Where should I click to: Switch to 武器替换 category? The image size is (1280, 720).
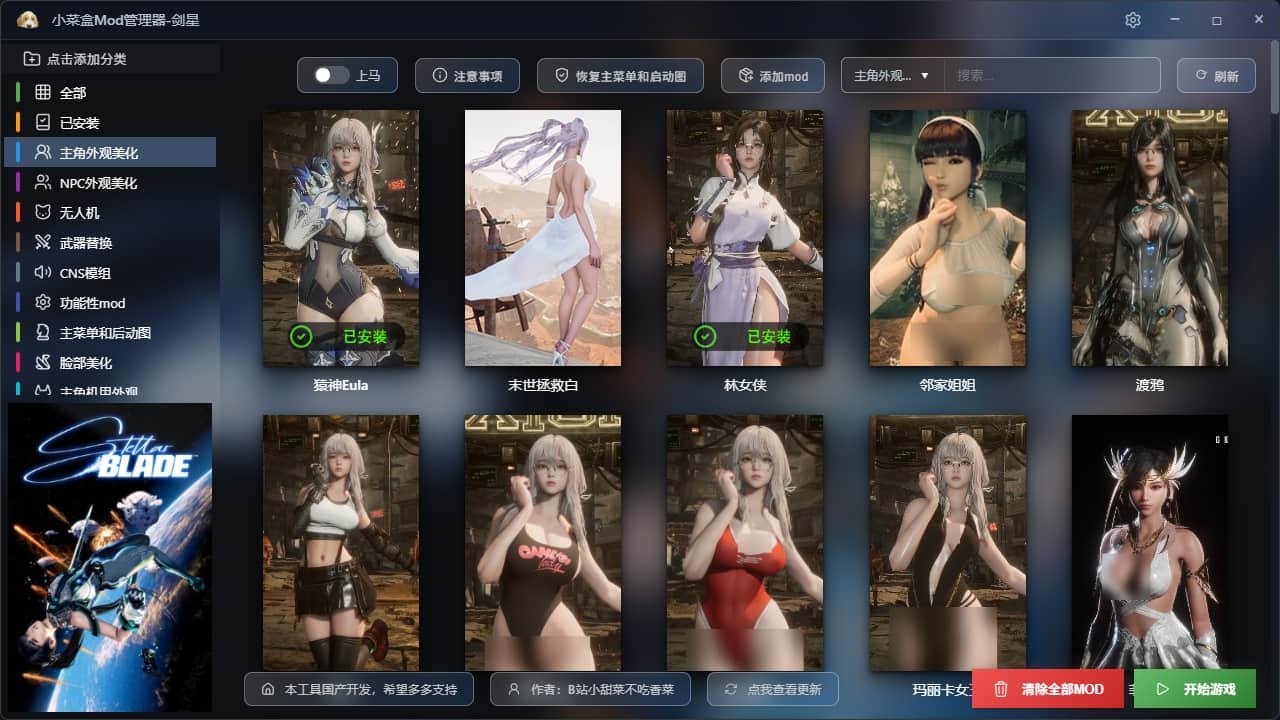point(86,243)
